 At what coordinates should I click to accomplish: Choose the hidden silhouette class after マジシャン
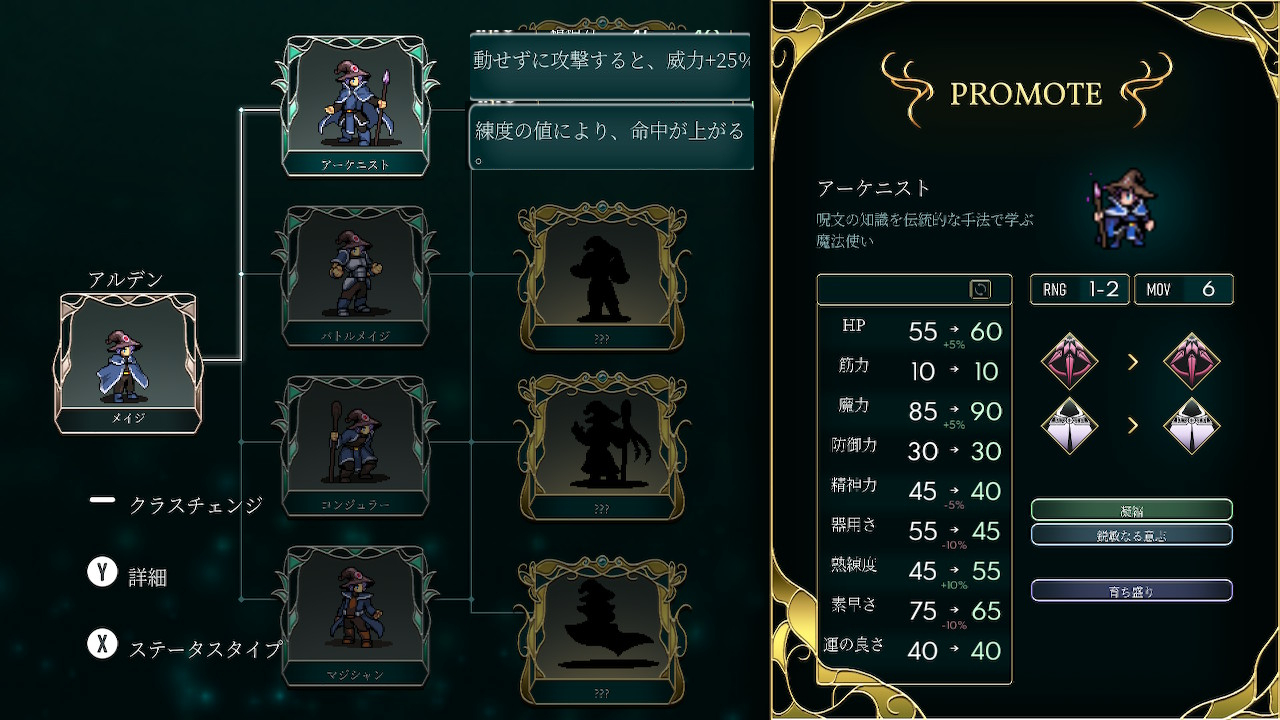(x=601, y=630)
